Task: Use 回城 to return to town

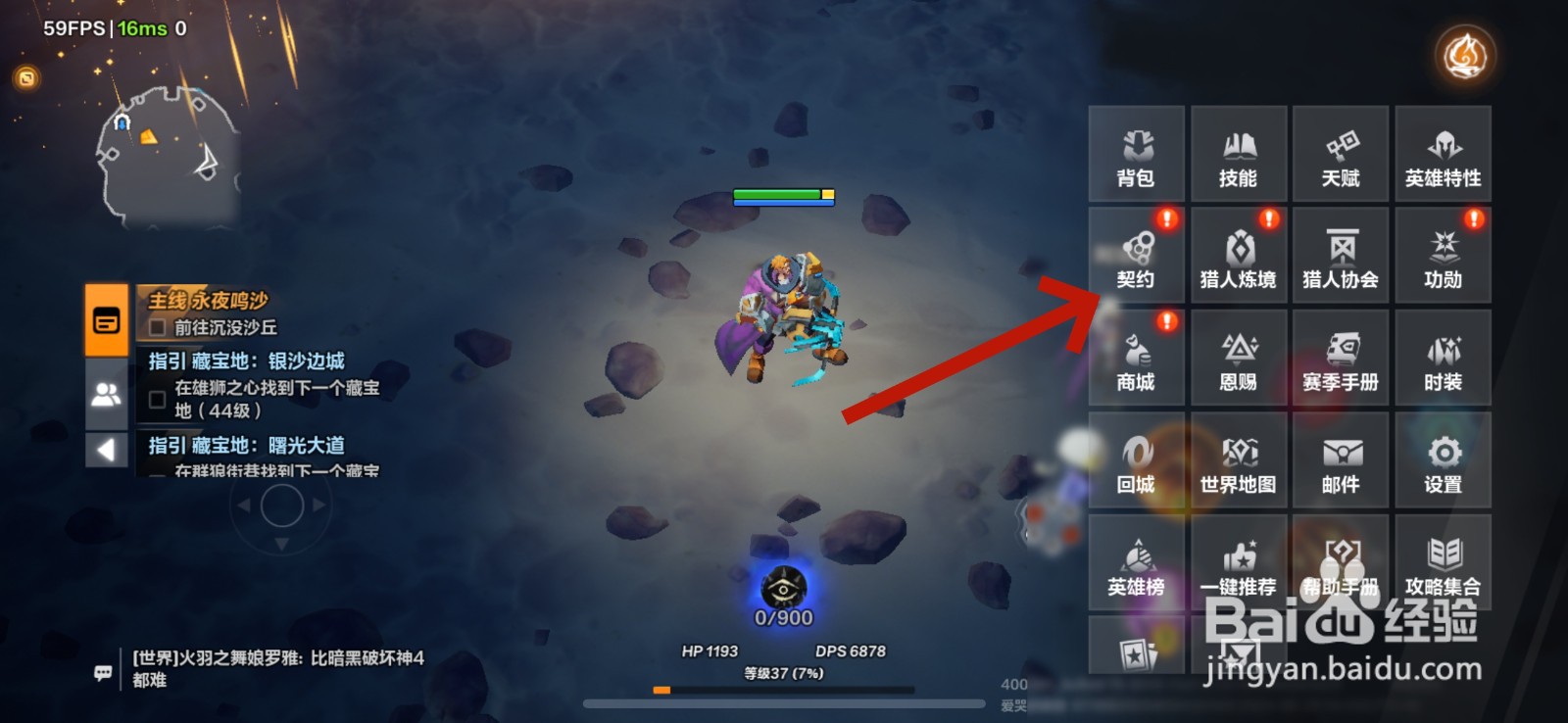Action: click(1135, 460)
